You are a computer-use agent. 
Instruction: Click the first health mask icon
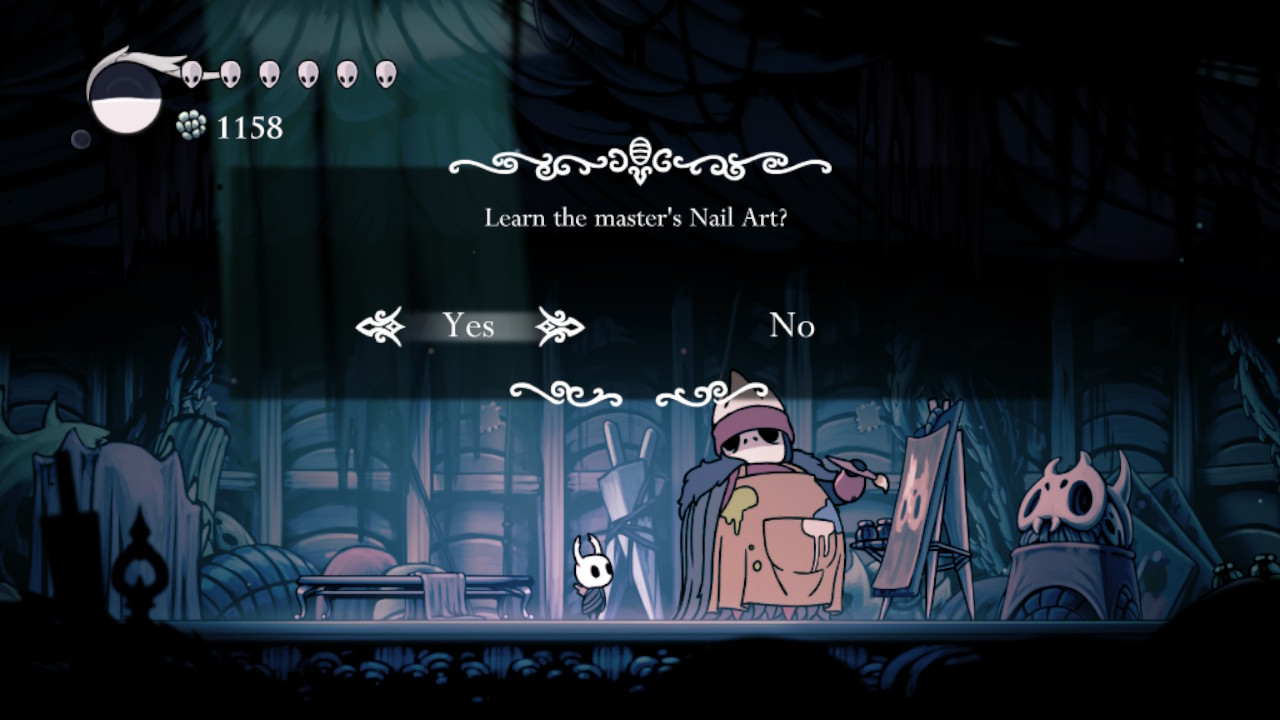tap(190, 72)
